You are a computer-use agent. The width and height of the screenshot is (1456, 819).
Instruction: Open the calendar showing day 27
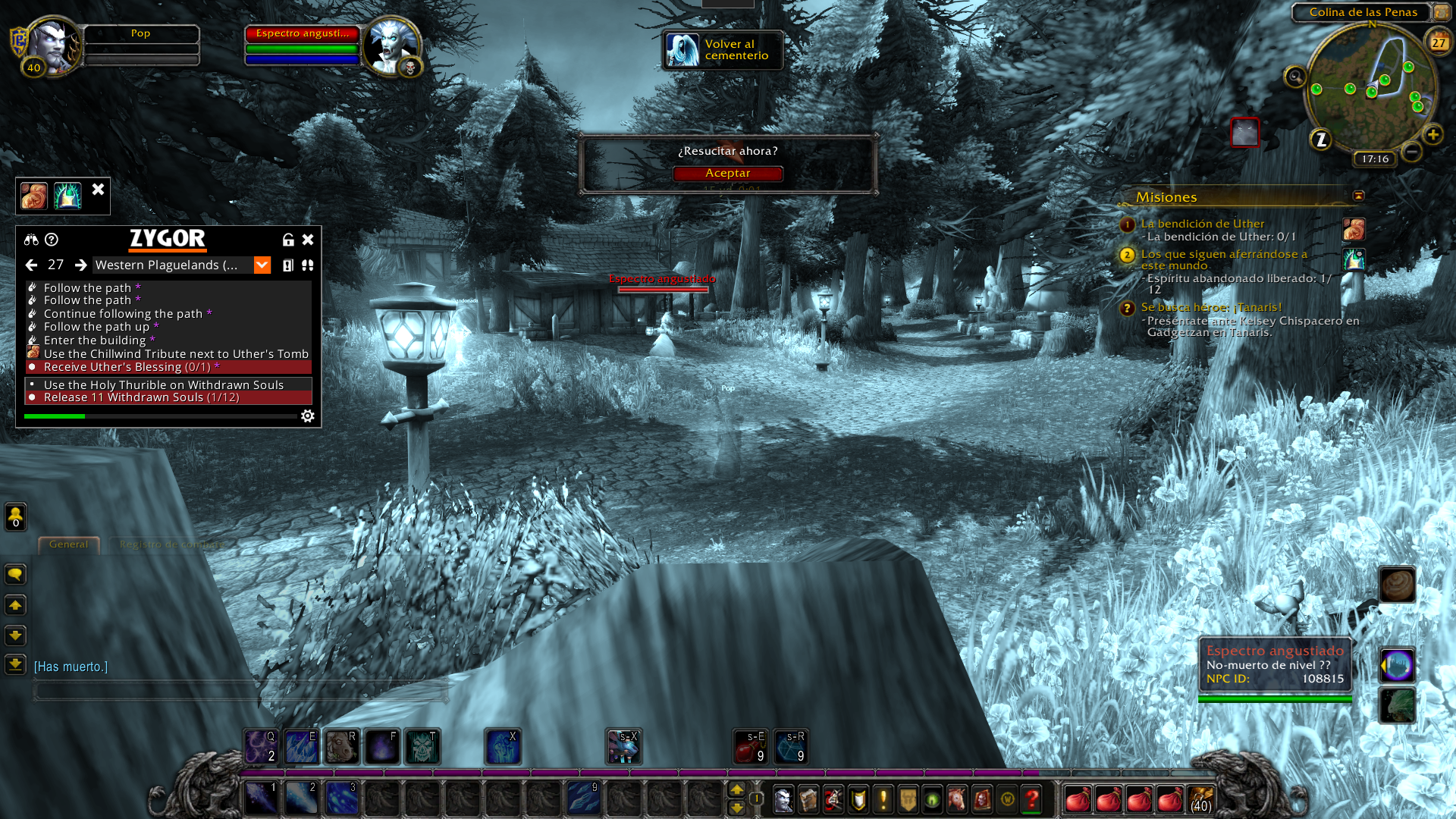pyautogui.click(x=1438, y=42)
